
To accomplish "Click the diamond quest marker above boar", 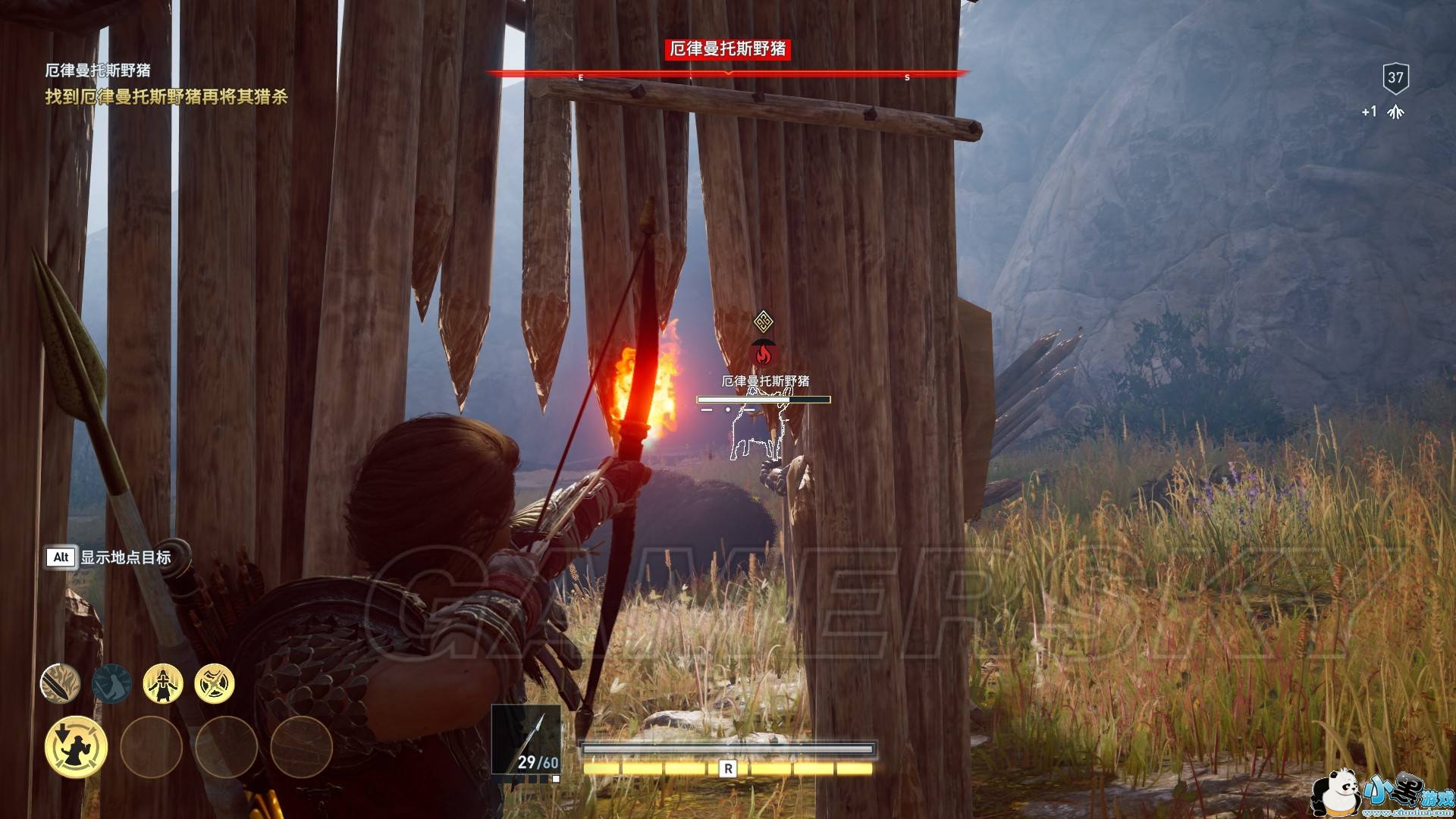I will pyautogui.click(x=764, y=322).
